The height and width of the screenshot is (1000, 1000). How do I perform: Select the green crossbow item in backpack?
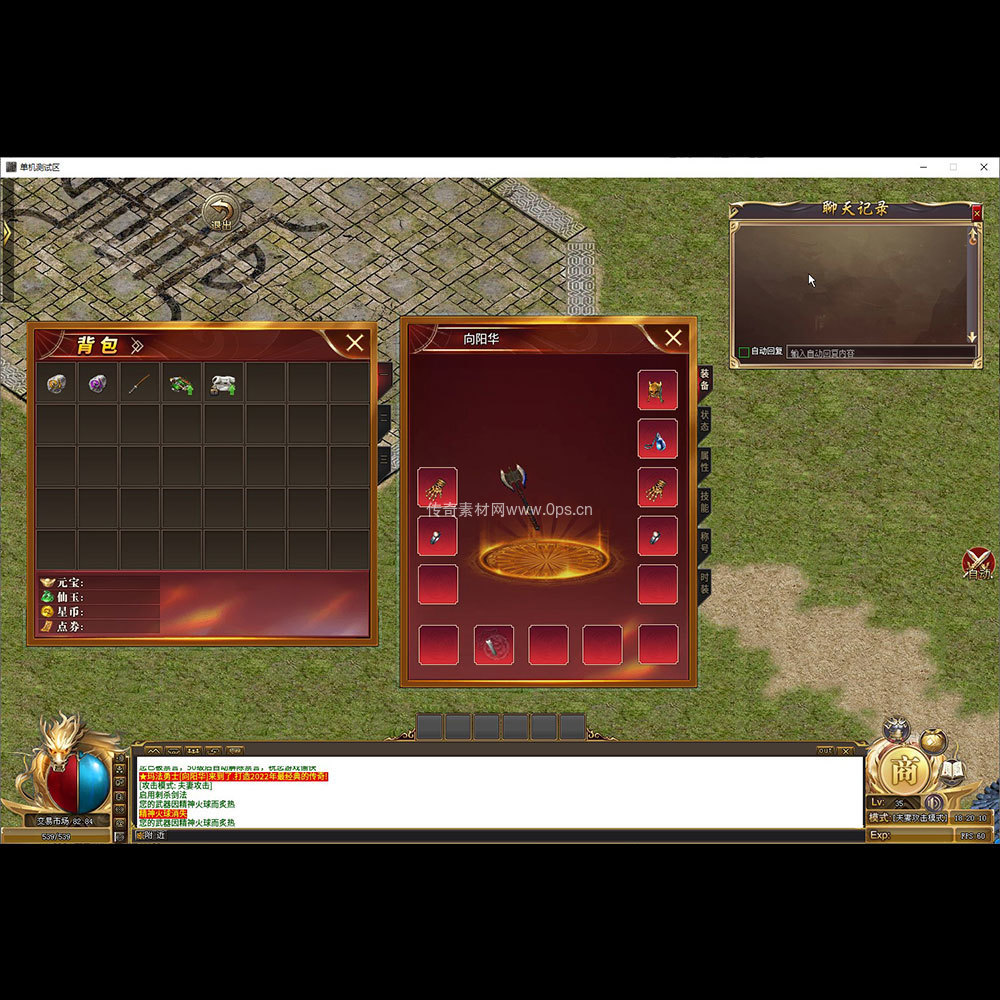(181, 384)
